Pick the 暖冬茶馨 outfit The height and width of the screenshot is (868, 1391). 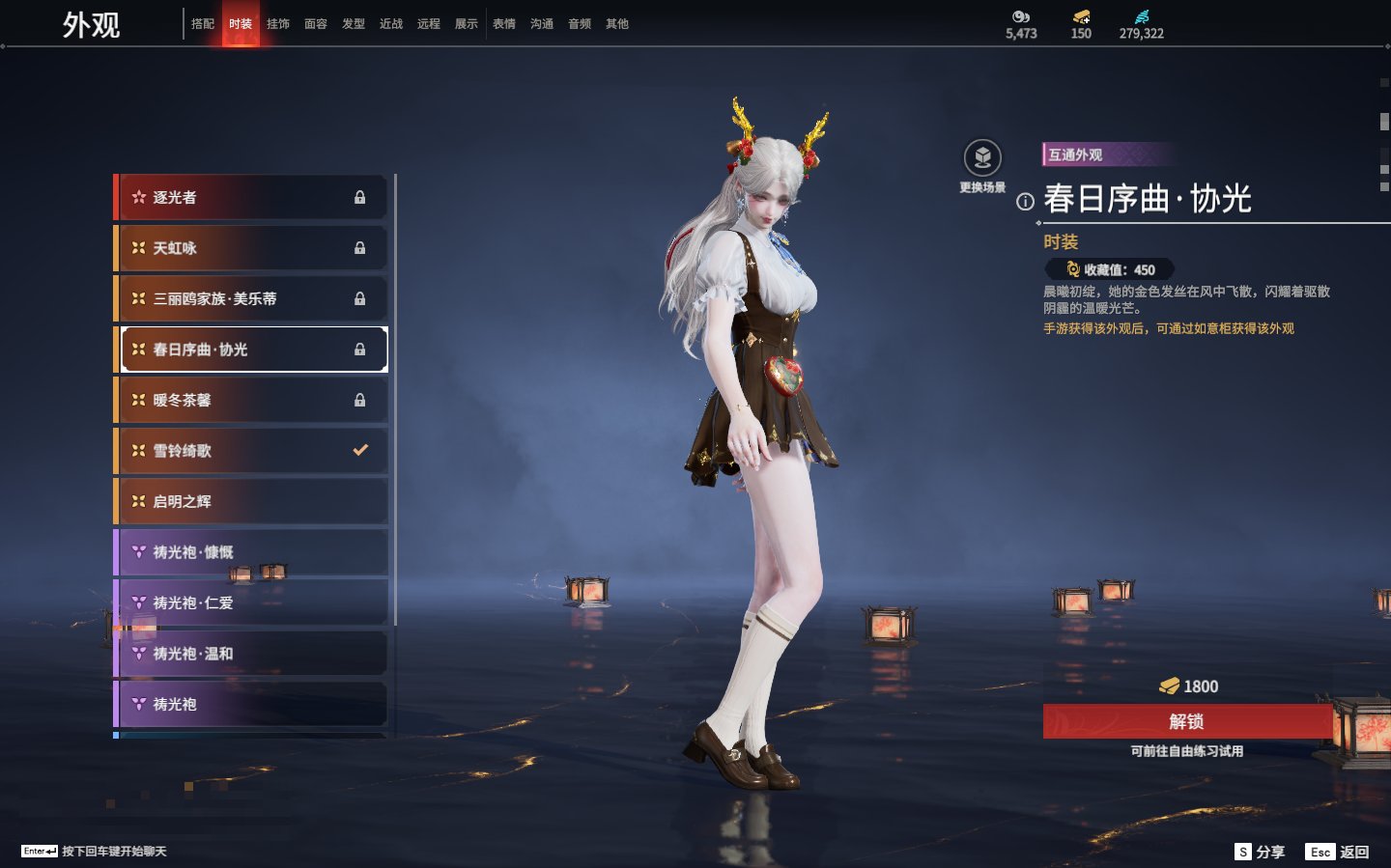tap(251, 400)
